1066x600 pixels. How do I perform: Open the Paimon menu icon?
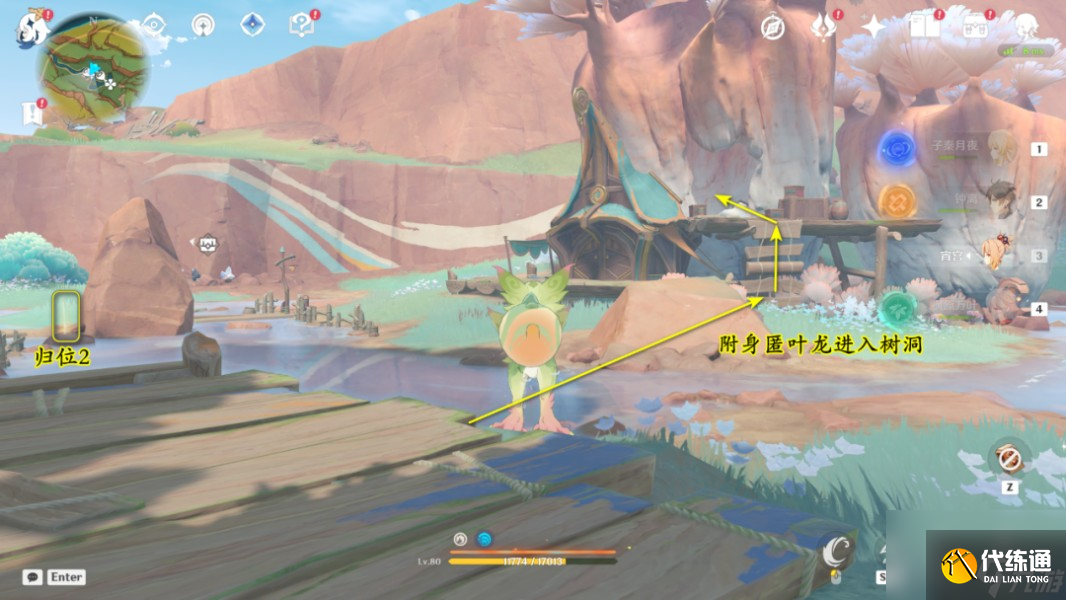point(30,29)
